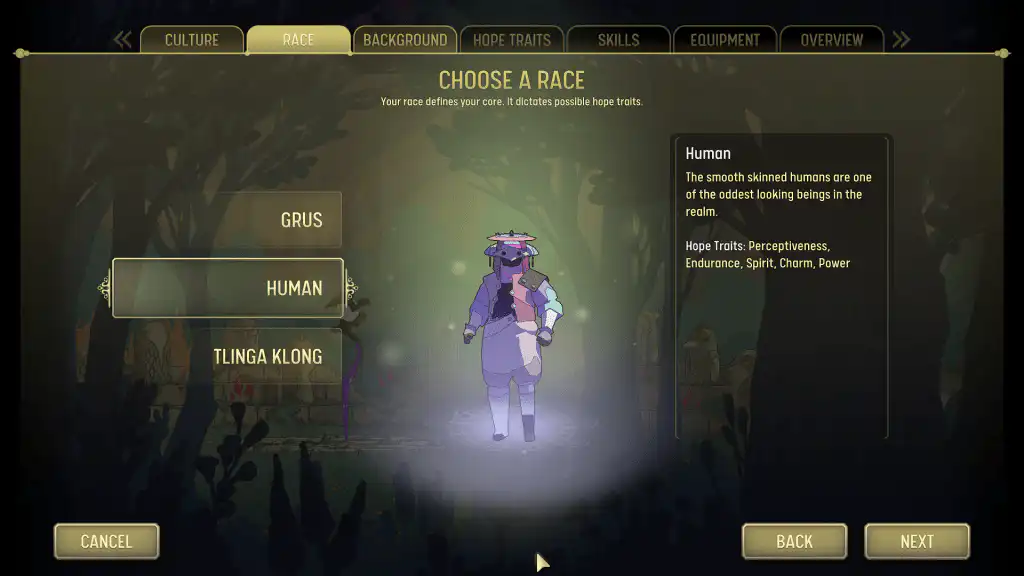Click the right double-arrow tab navigator

901,40
